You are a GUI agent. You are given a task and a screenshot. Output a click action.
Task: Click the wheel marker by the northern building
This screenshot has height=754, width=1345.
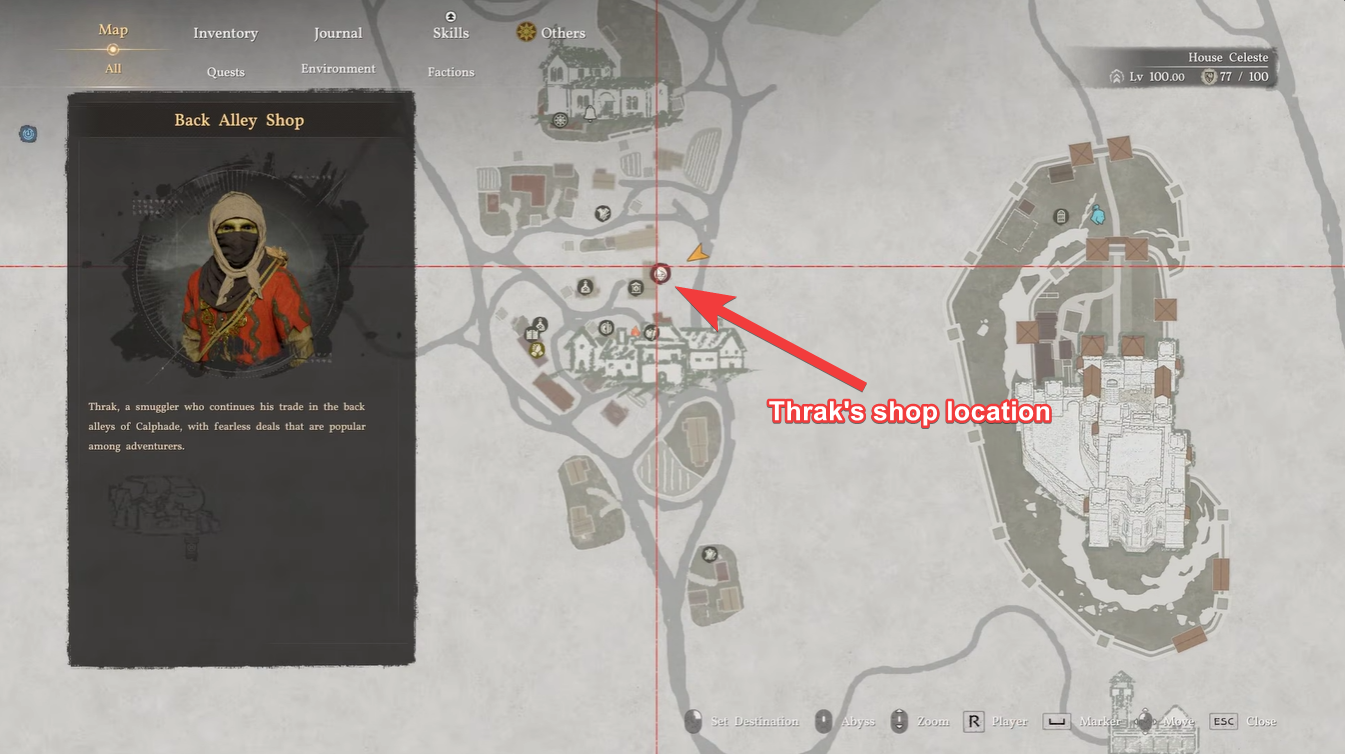pos(560,120)
